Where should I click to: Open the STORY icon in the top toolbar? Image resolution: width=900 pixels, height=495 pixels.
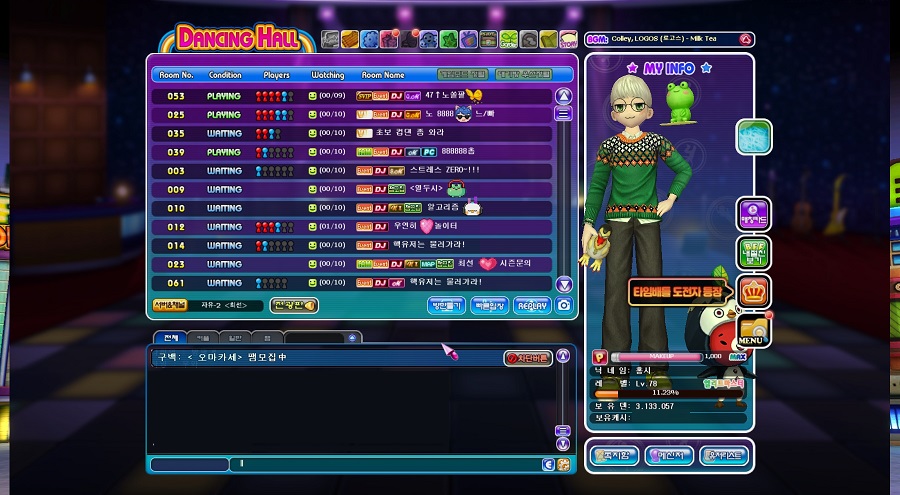[x=569, y=41]
